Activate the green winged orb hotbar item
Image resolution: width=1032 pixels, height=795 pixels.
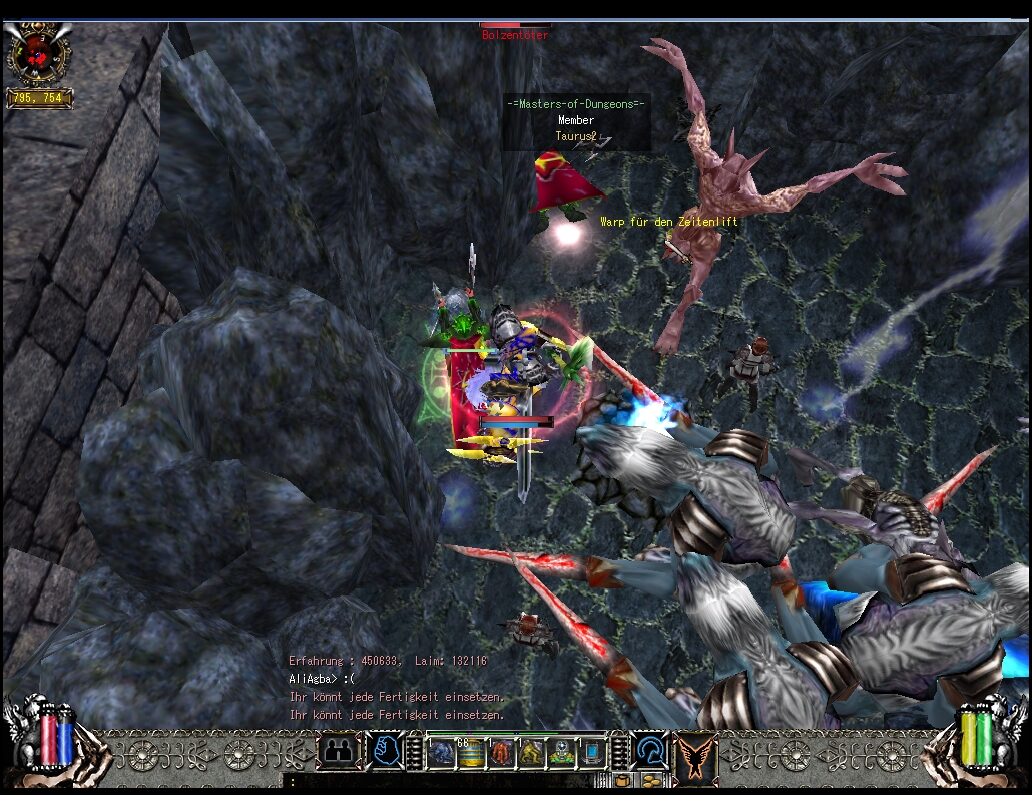(x=561, y=752)
